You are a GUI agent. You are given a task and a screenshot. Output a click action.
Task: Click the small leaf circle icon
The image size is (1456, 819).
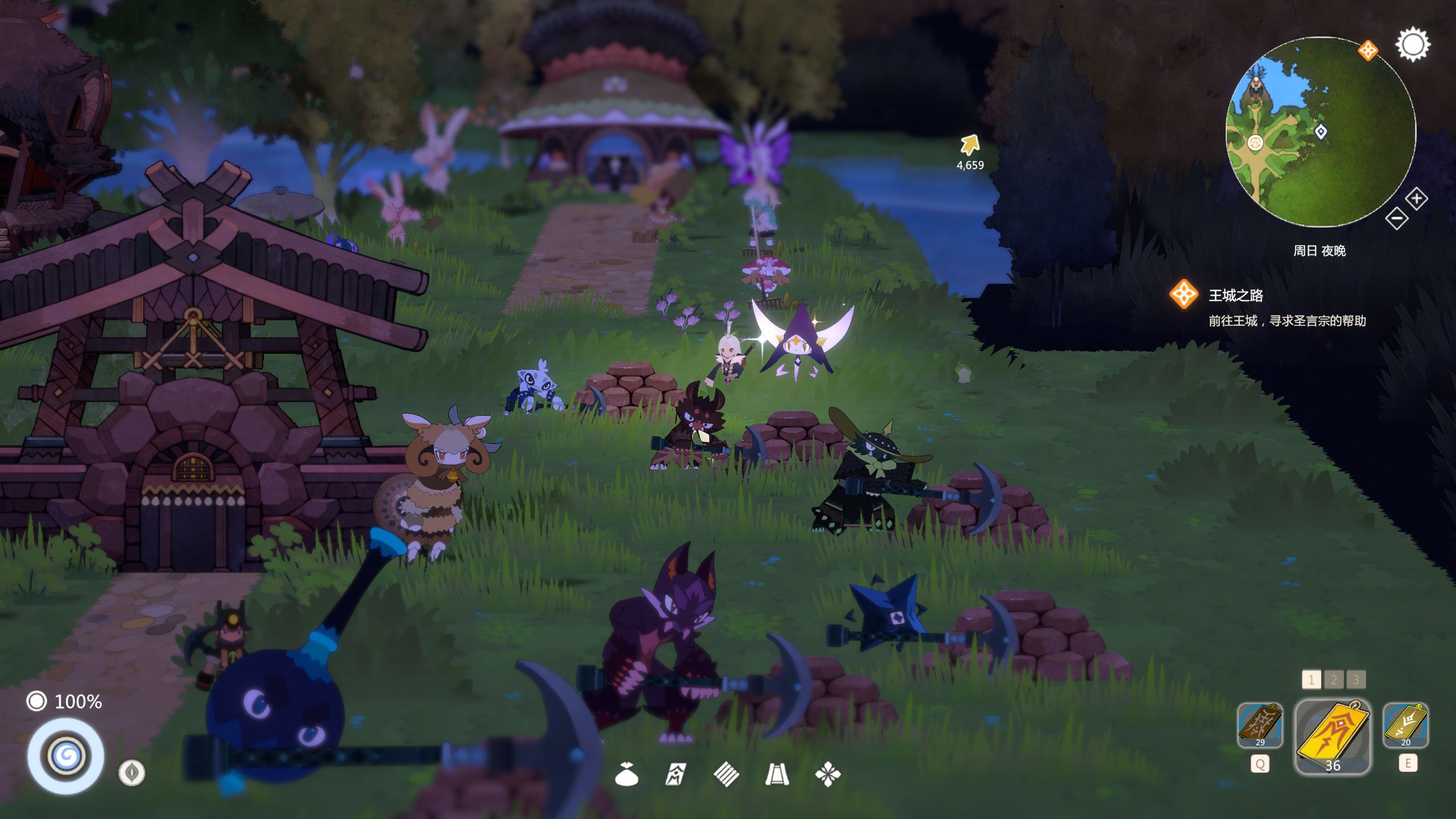131,772
